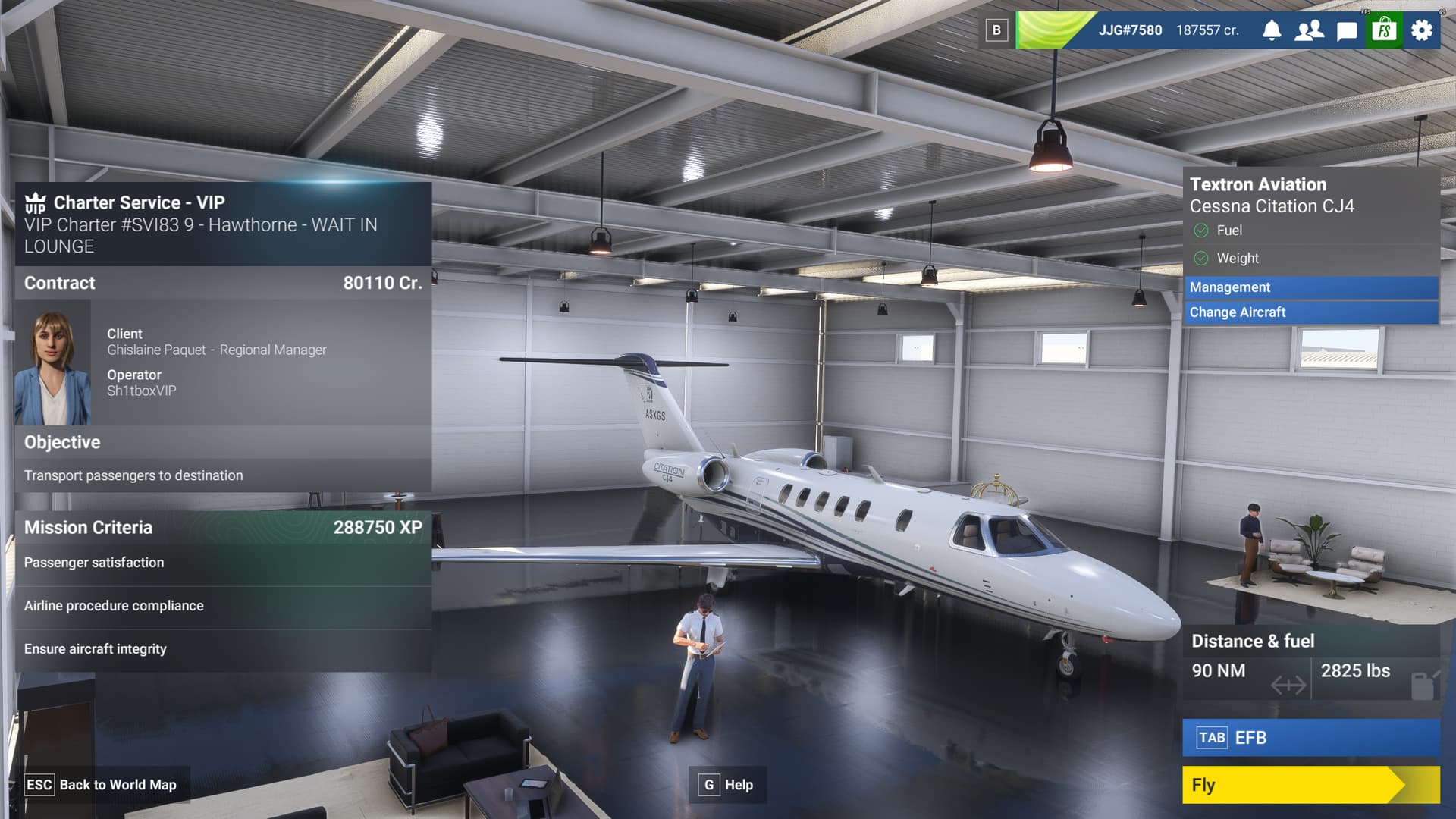Expand the Contract section header
Viewport: 1456px width, 819px height.
pyautogui.click(x=220, y=283)
